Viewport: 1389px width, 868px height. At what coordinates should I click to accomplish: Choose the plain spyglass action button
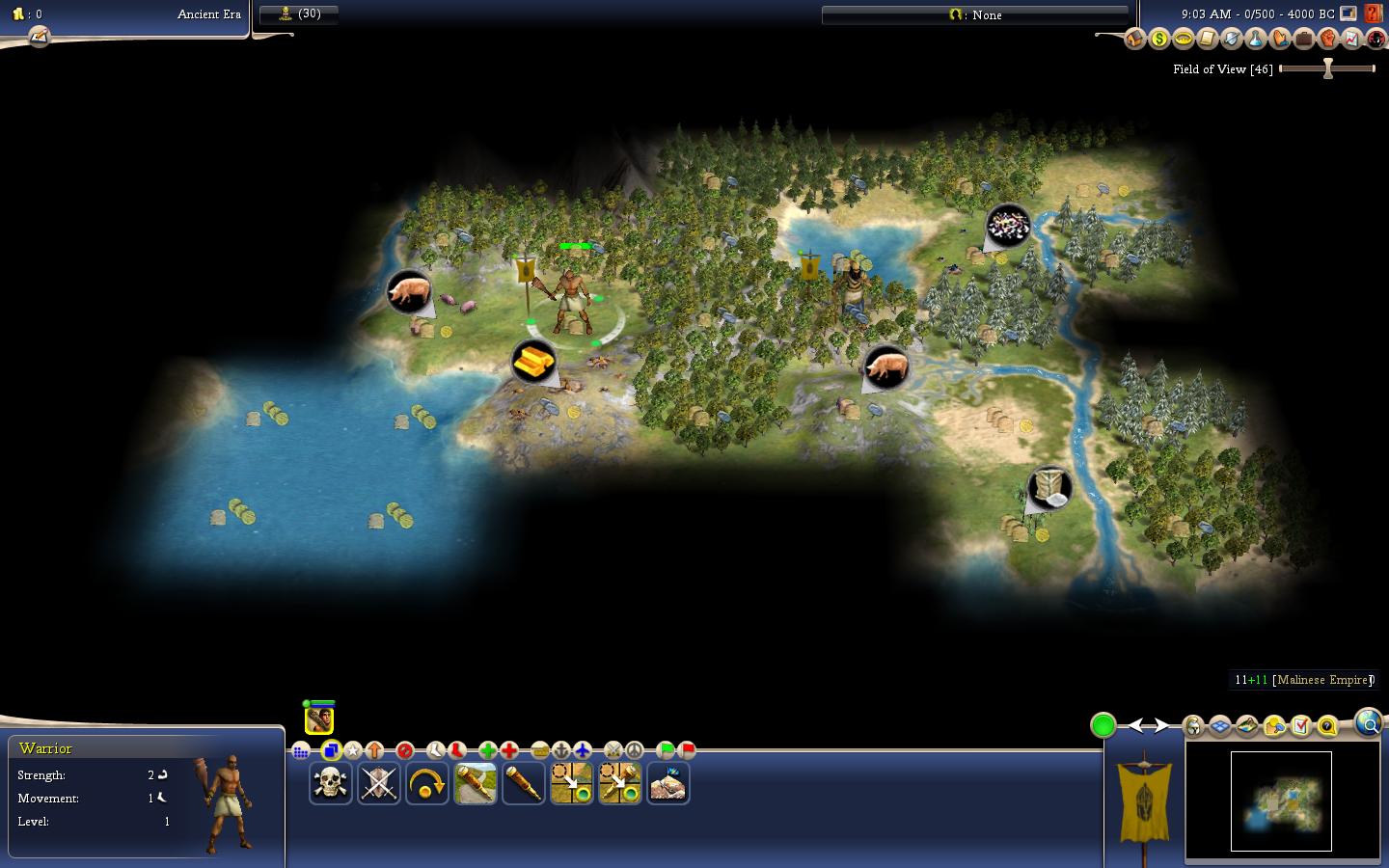pyautogui.click(x=523, y=783)
